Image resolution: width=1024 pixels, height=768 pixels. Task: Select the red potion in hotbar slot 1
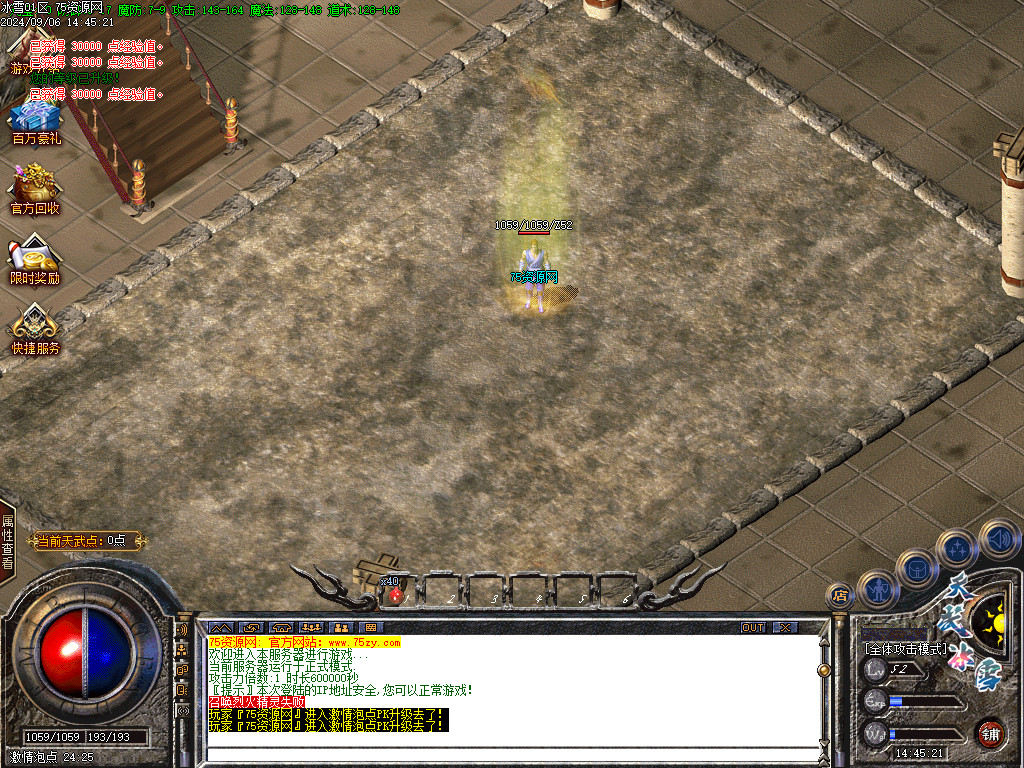tap(395, 595)
